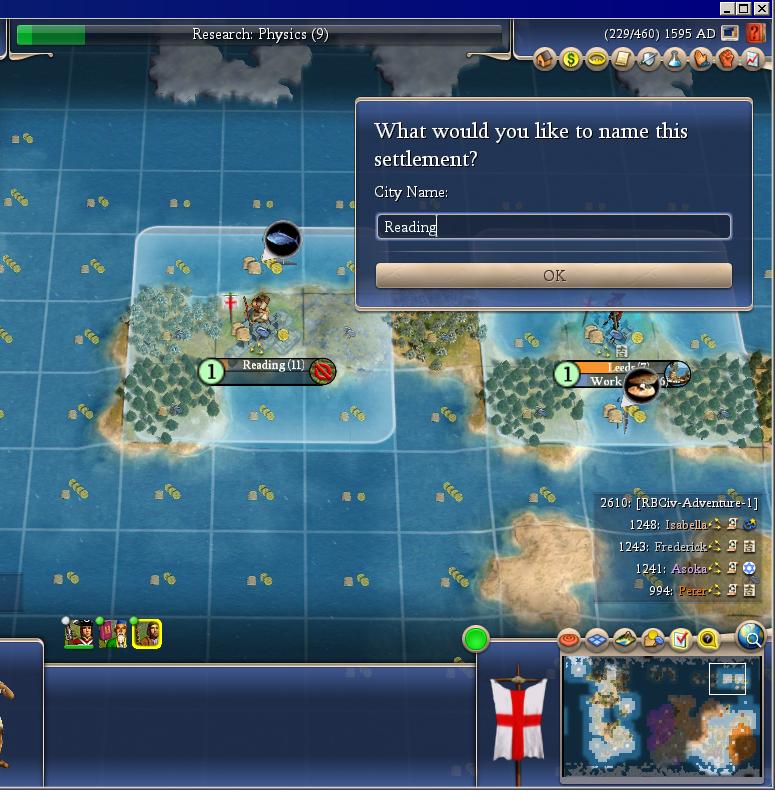775x800 pixels.
Task: Click the green end turn button
Action: [x=476, y=639]
